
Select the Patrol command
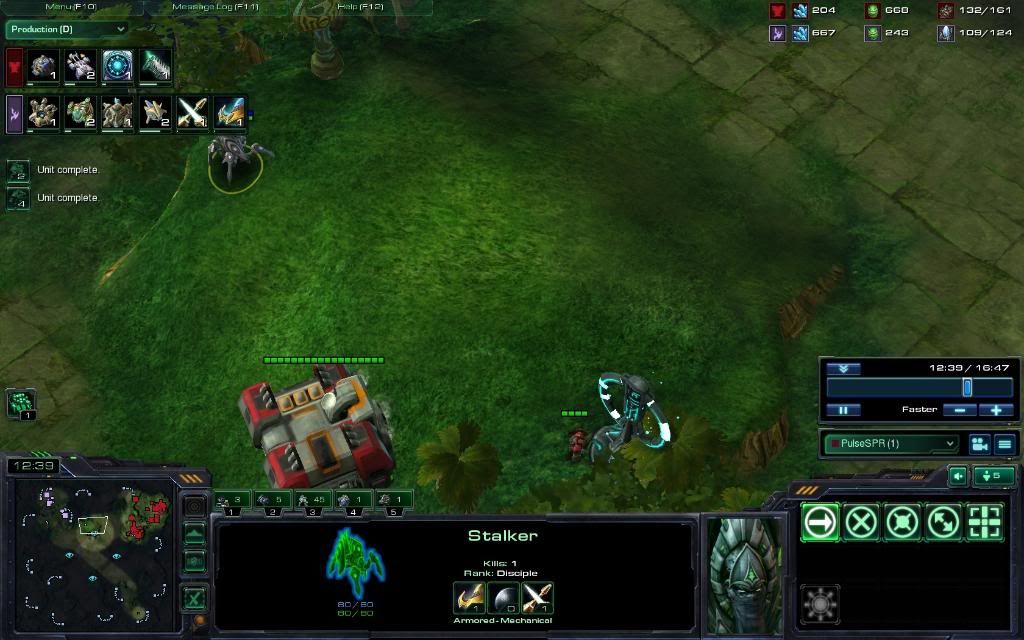tap(943, 522)
